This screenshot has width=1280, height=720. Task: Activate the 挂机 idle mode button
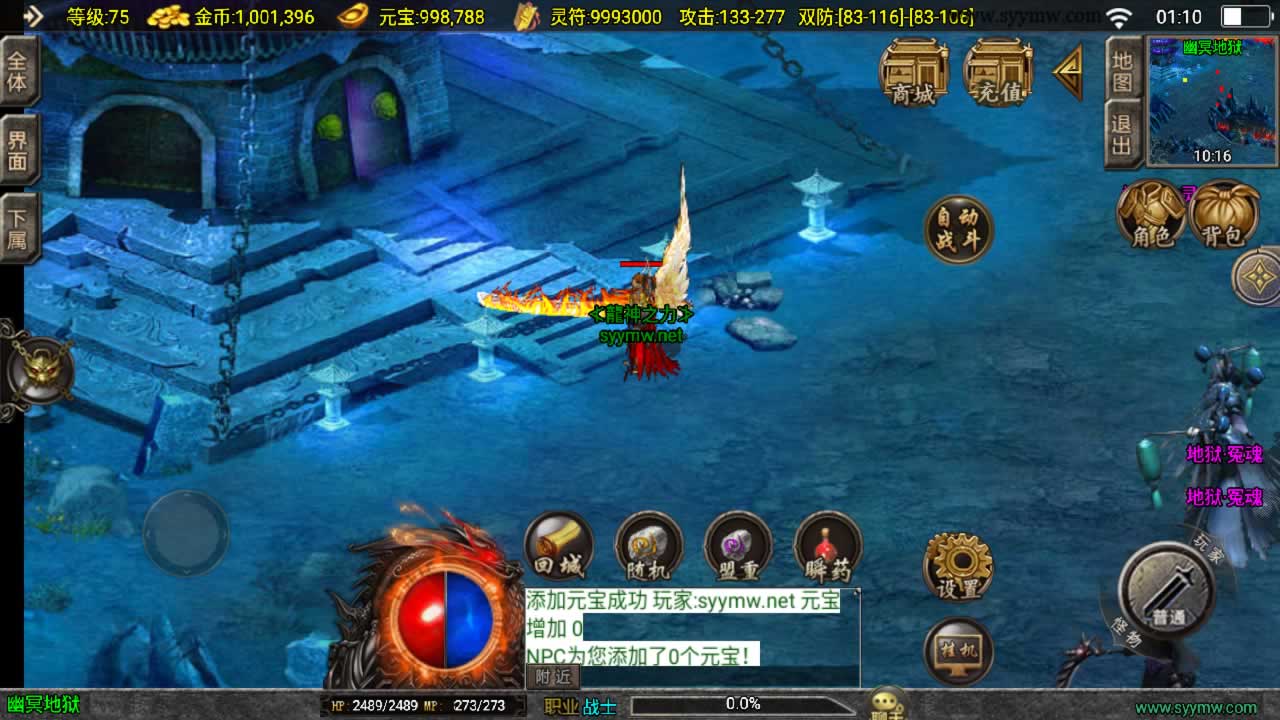pyautogui.click(x=958, y=651)
